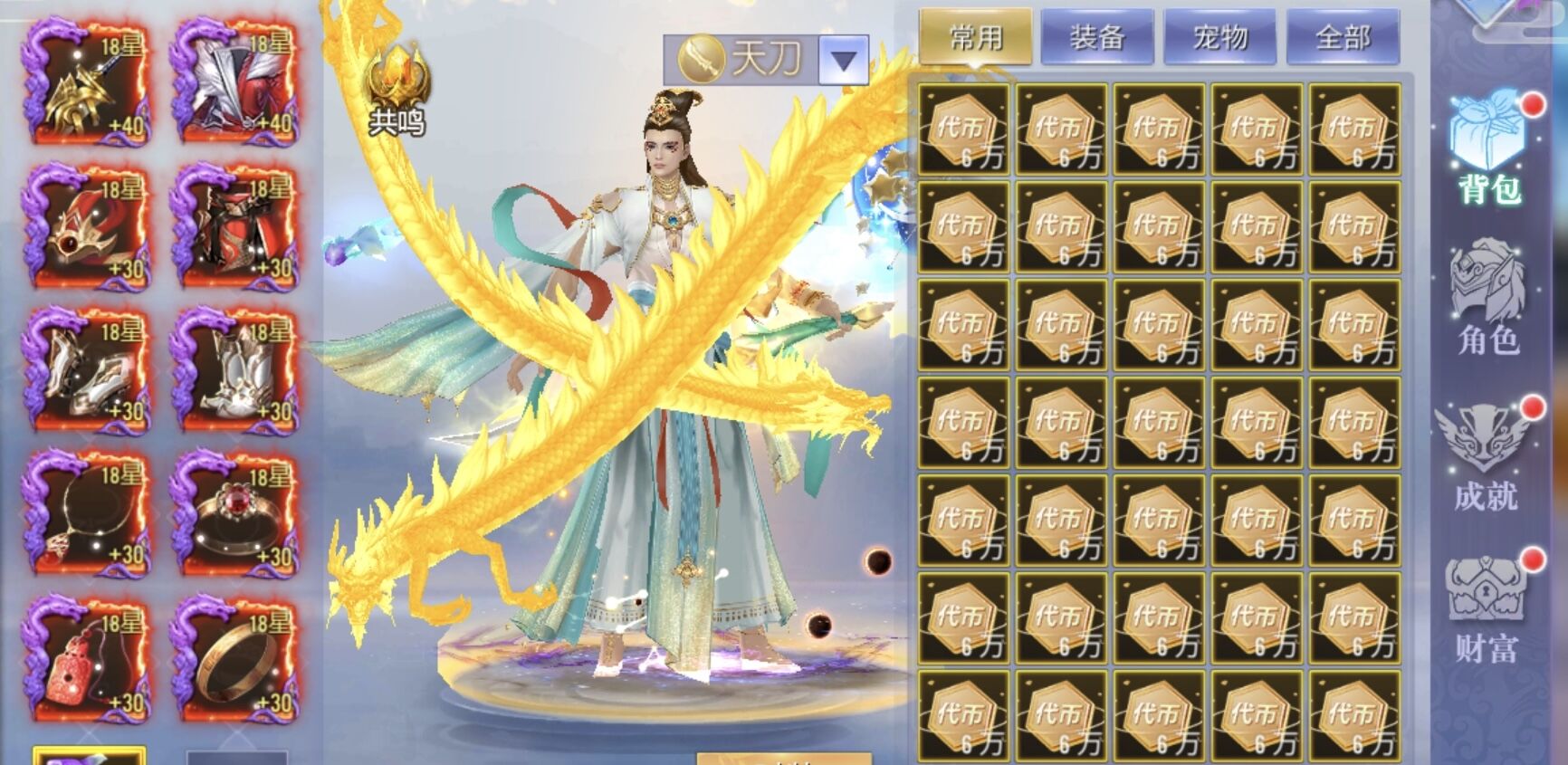Select the dark red belt armor slot
Viewport: 1568px width, 765px height.
pyautogui.click(x=235, y=226)
